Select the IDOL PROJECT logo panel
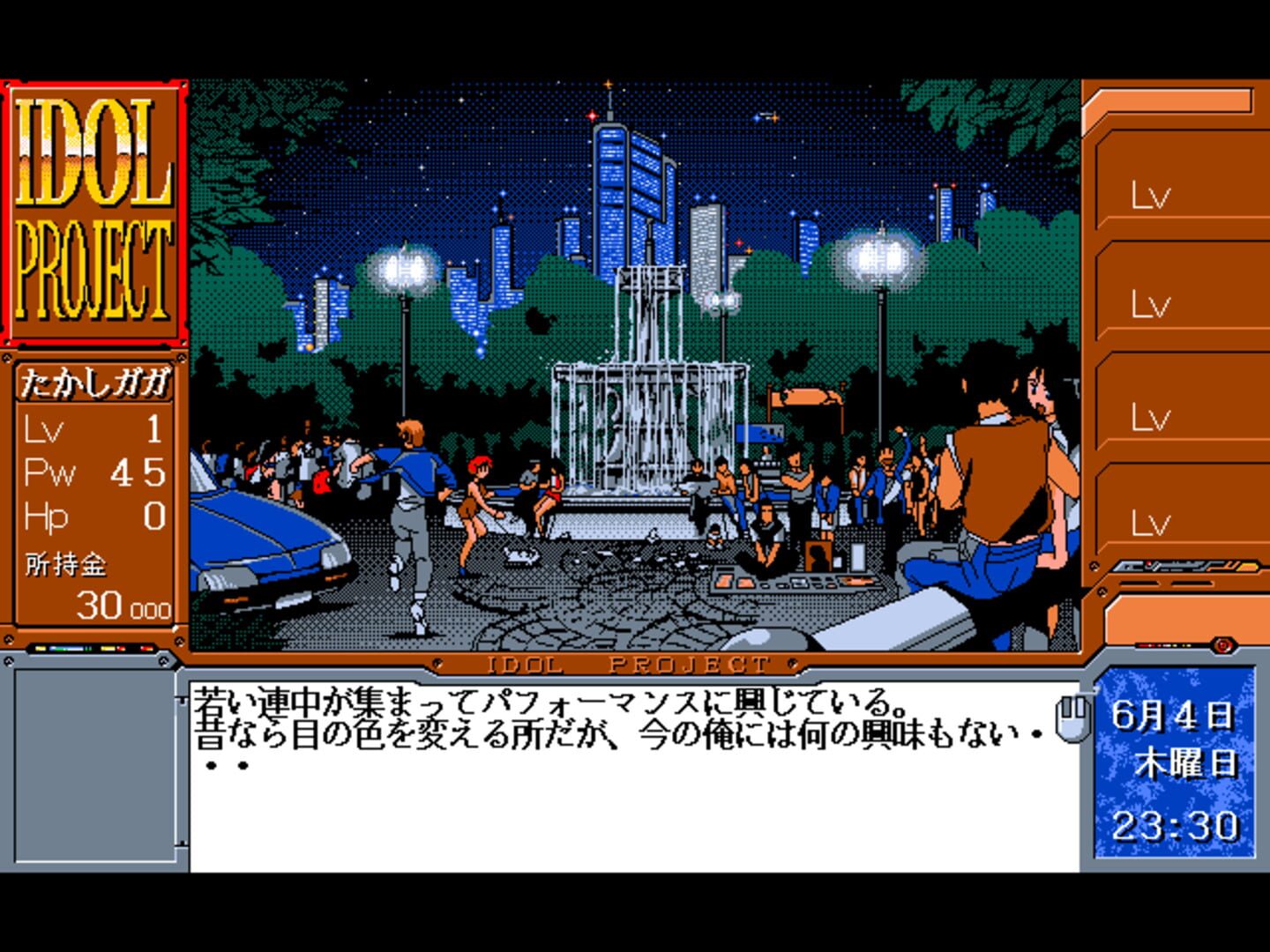Screen dimensions: 1270x952 pos(93,212)
